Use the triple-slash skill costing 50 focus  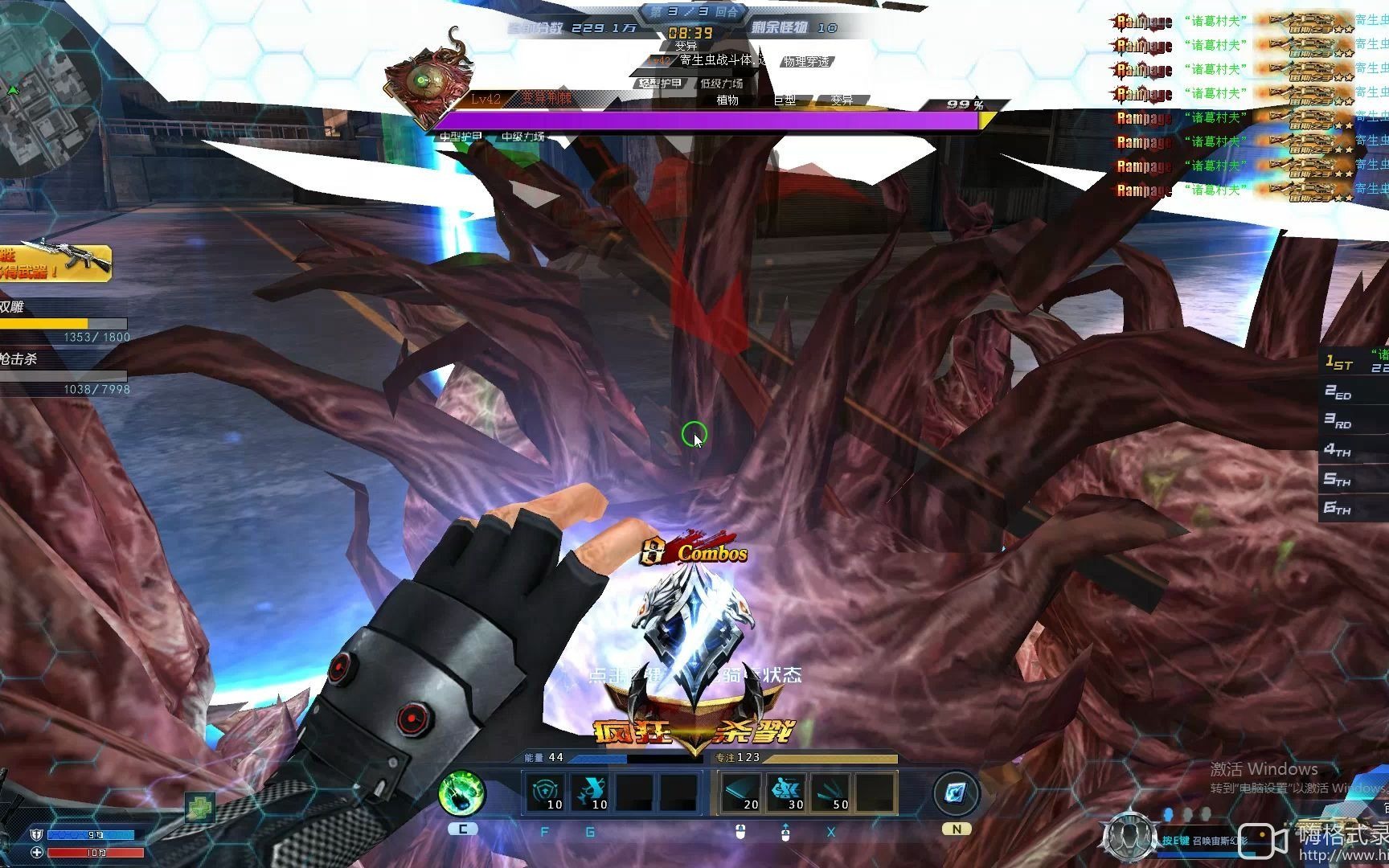[x=831, y=792]
